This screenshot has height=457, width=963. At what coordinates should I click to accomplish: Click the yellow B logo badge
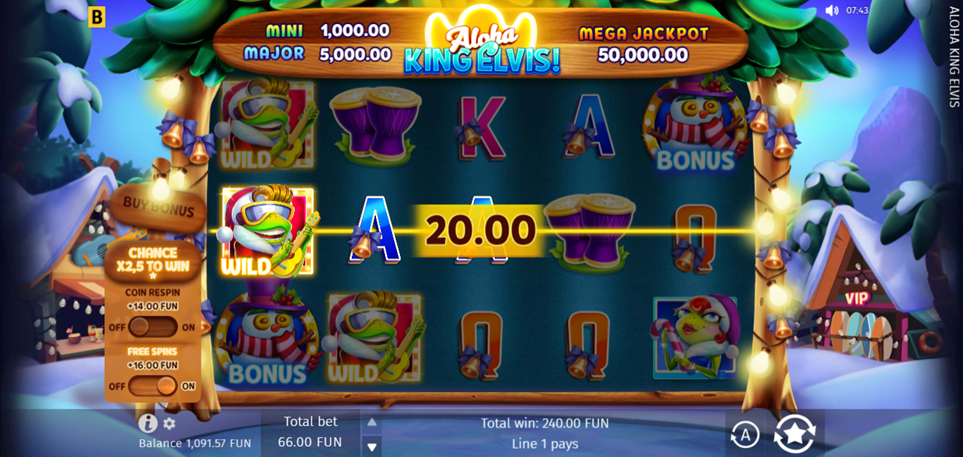(x=97, y=16)
